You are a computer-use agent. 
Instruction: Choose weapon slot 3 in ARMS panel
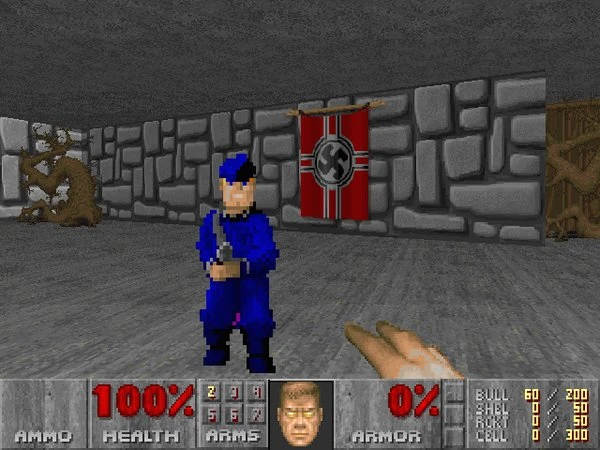point(235,394)
